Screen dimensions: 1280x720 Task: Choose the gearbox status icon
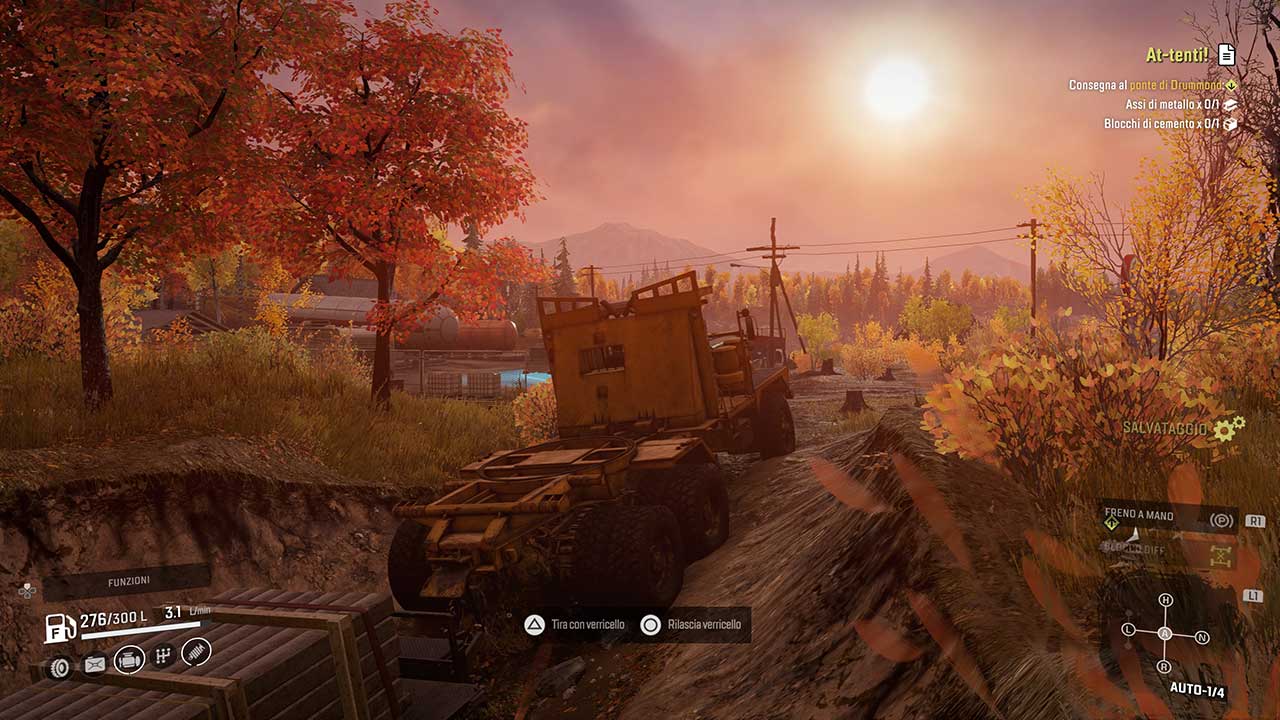(x=164, y=655)
